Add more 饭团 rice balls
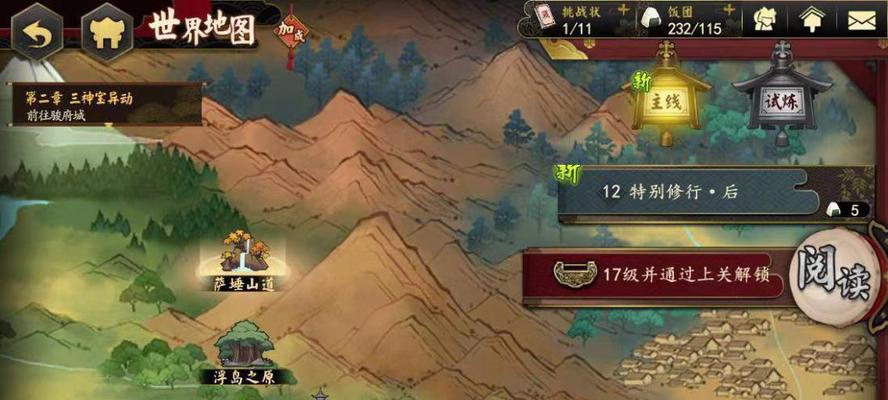 click(739, 9)
